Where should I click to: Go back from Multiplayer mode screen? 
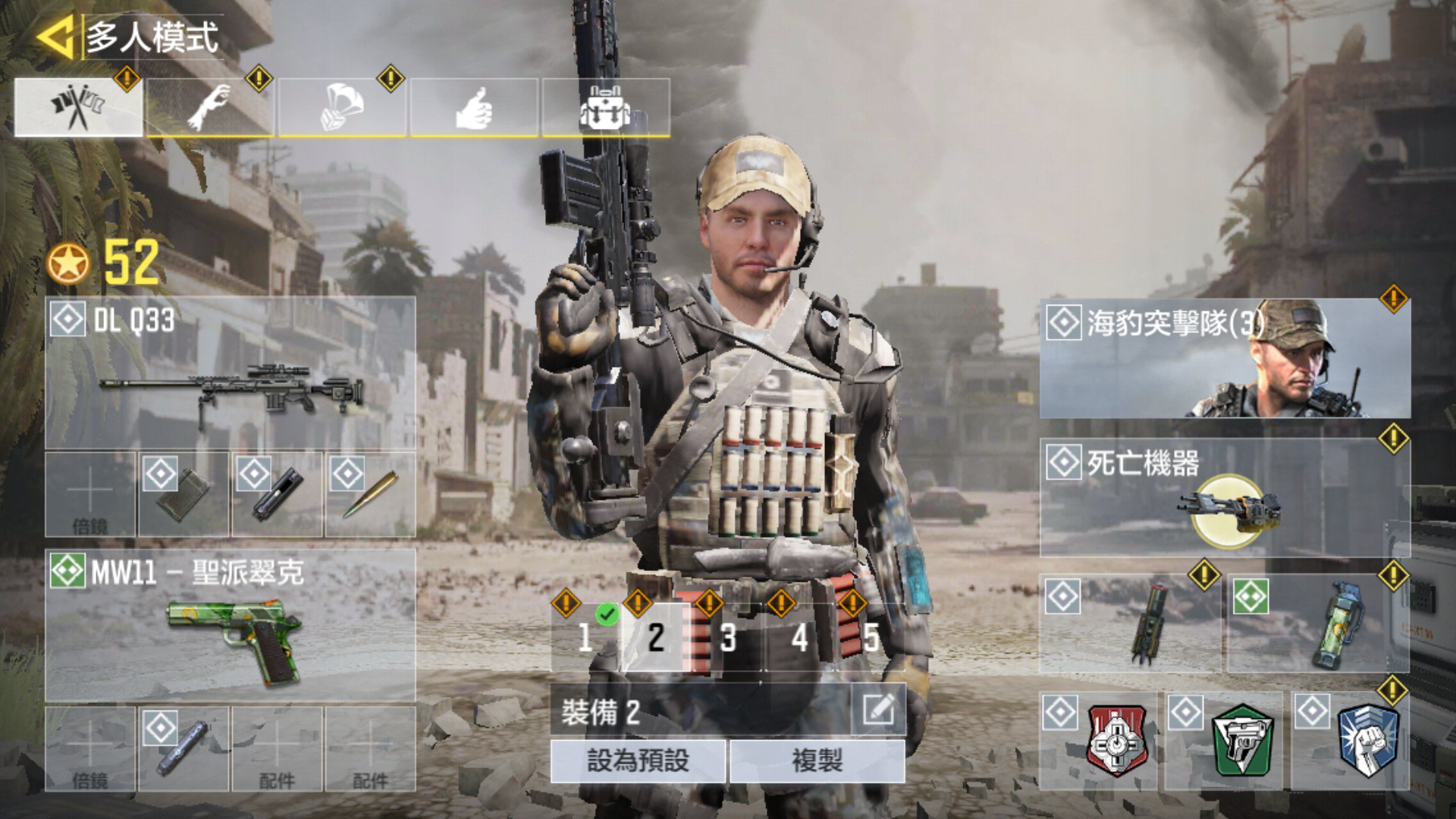55,36
